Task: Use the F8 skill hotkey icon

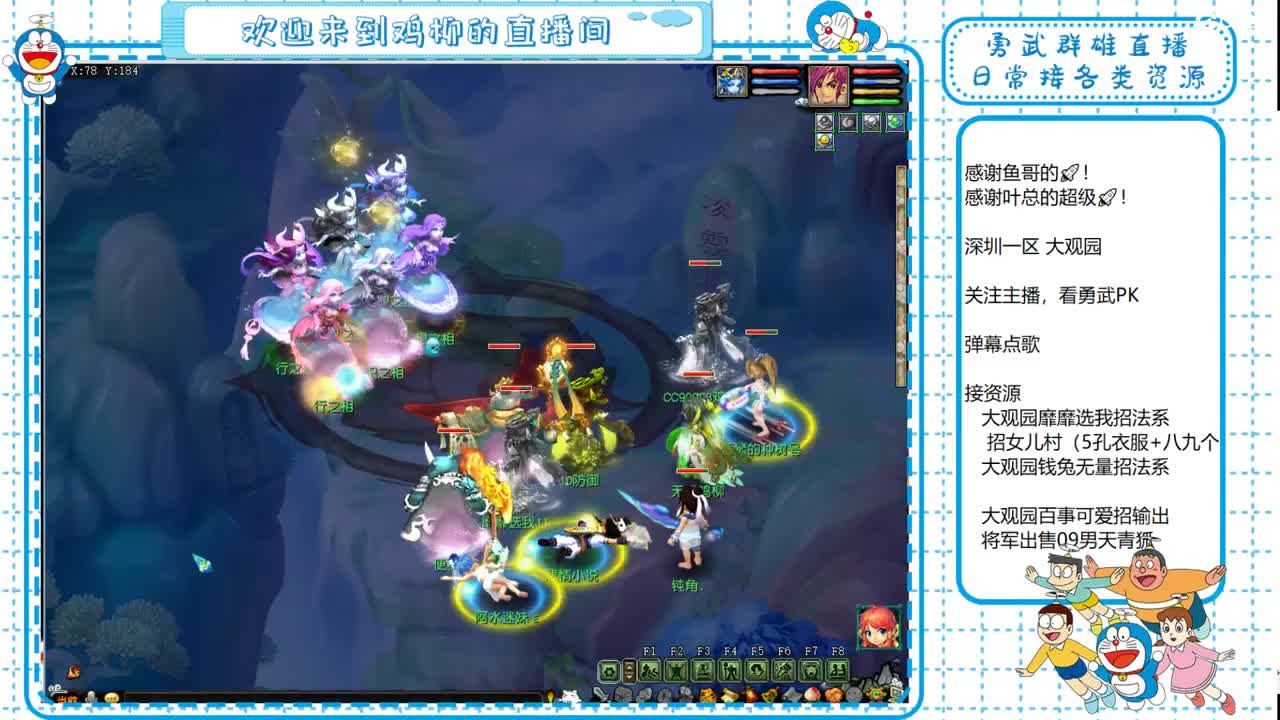Action: [836, 668]
